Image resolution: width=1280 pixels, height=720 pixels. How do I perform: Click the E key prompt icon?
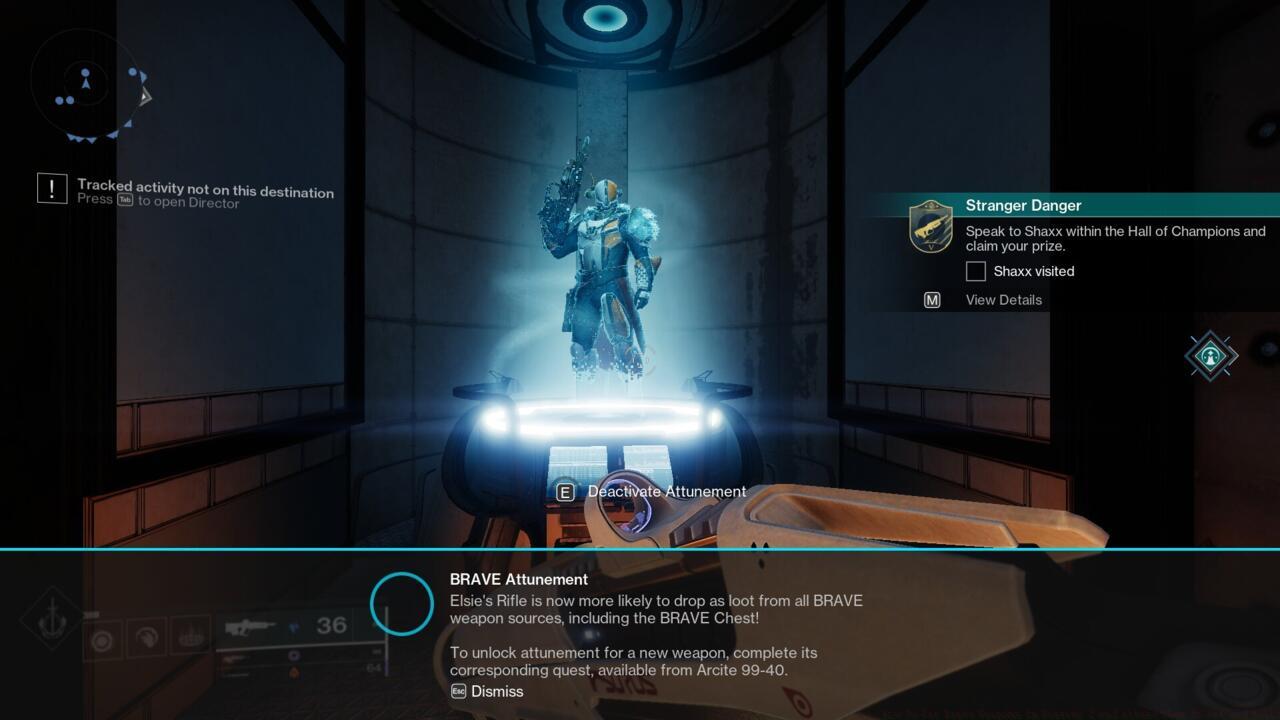[x=565, y=491]
